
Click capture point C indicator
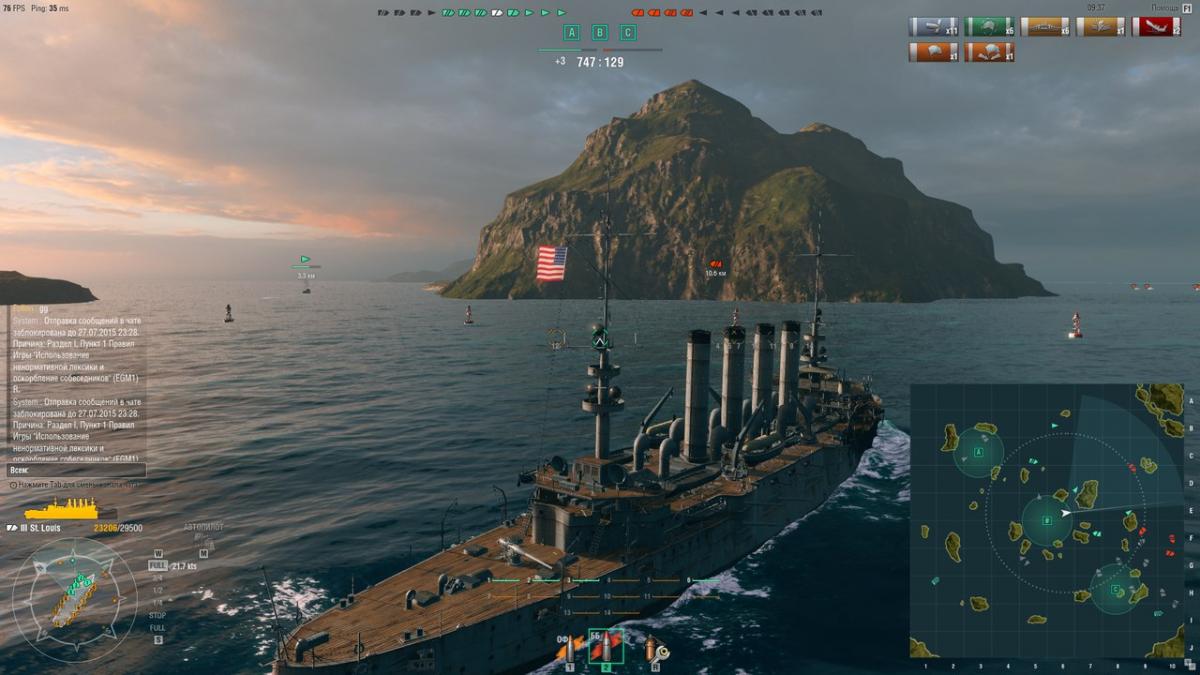(x=628, y=33)
